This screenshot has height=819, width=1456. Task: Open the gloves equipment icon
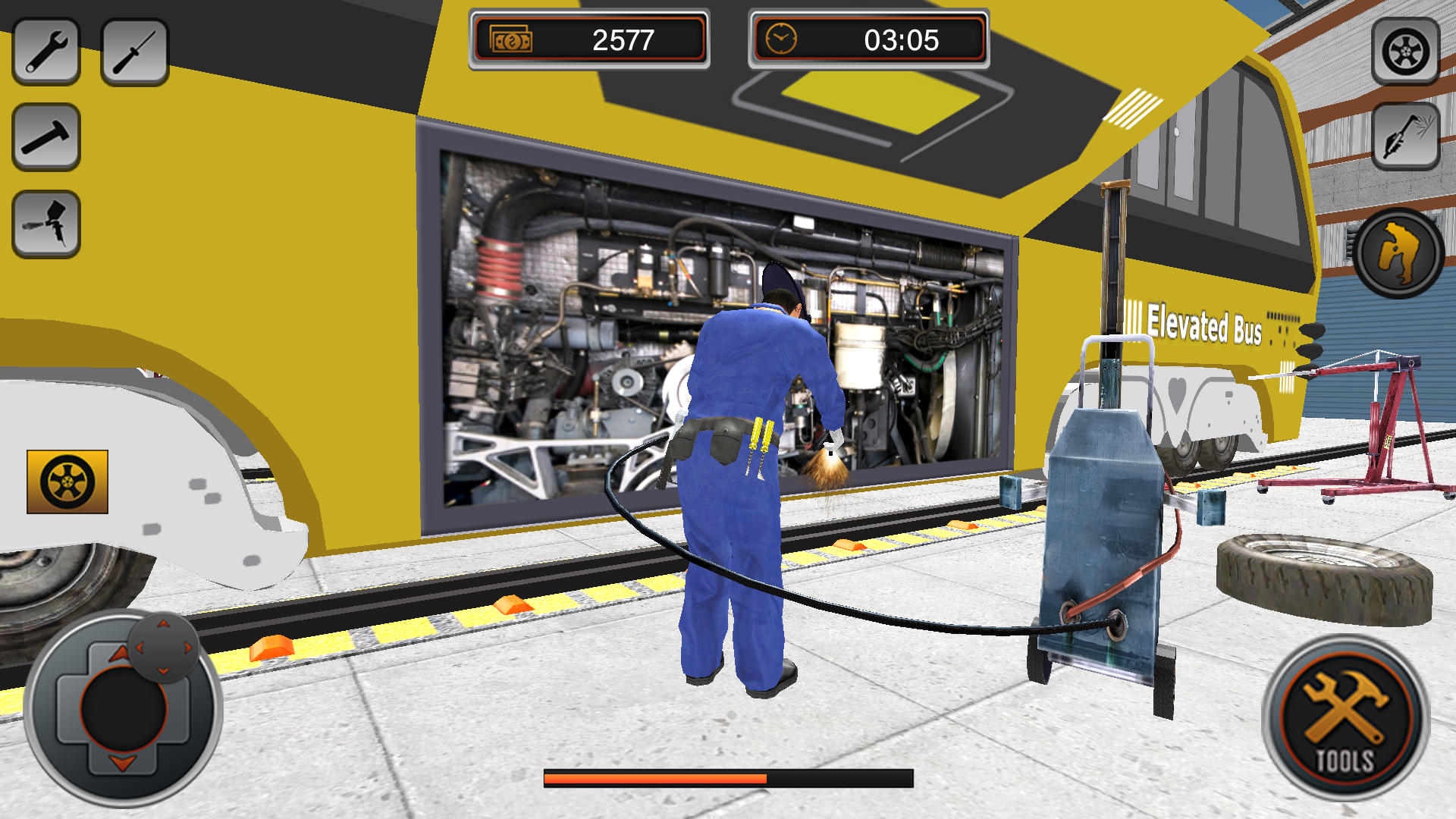(x=1398, y=253)
